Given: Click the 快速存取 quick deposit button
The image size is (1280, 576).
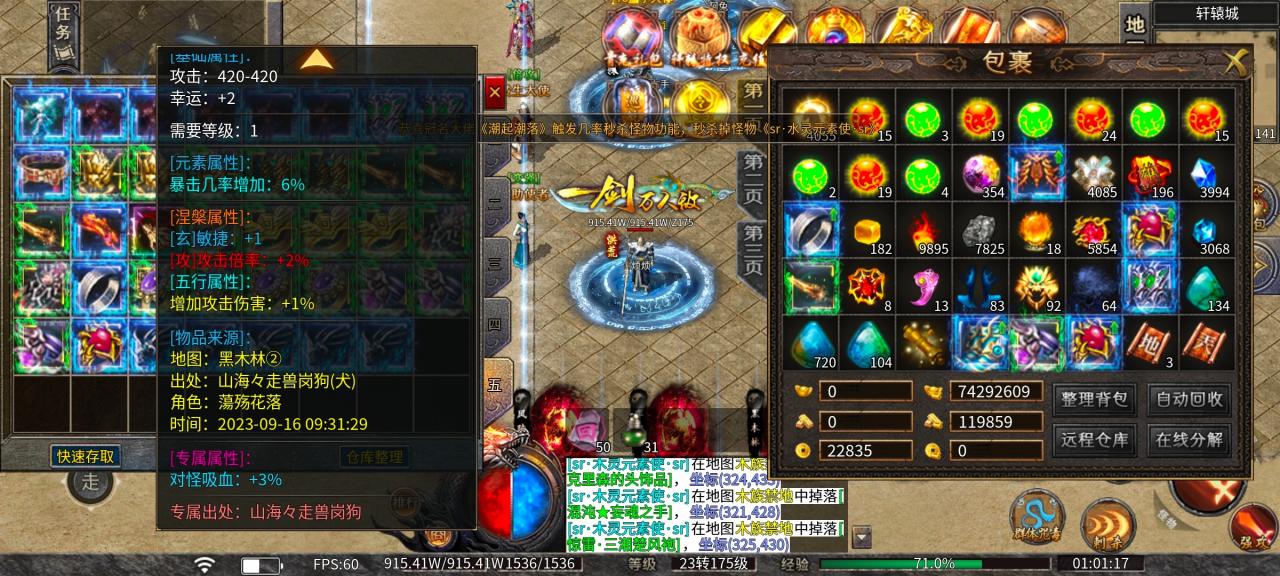Looking at the screenshot, I should click(86, 457).
